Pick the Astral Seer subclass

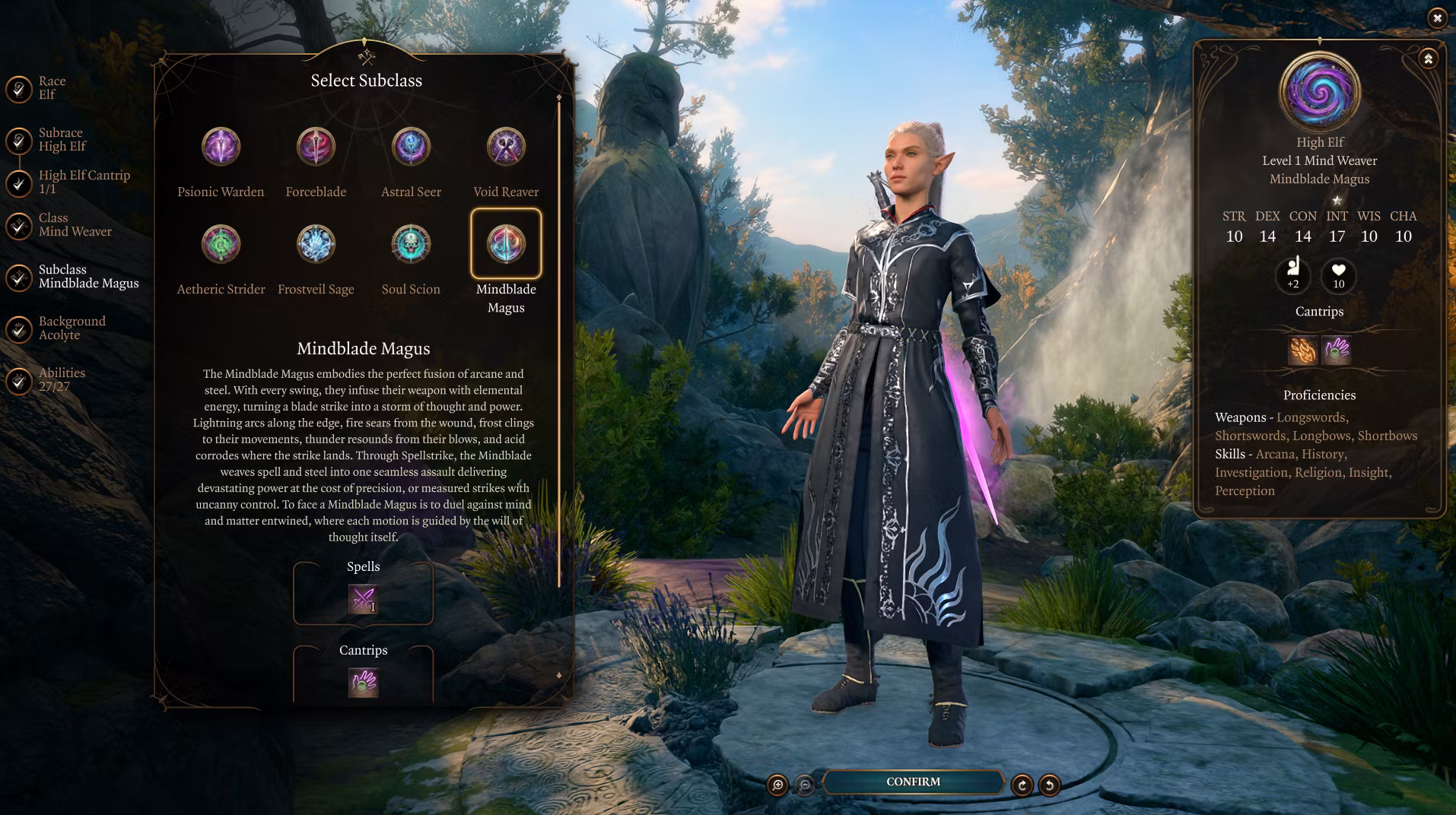coord(411,147)
